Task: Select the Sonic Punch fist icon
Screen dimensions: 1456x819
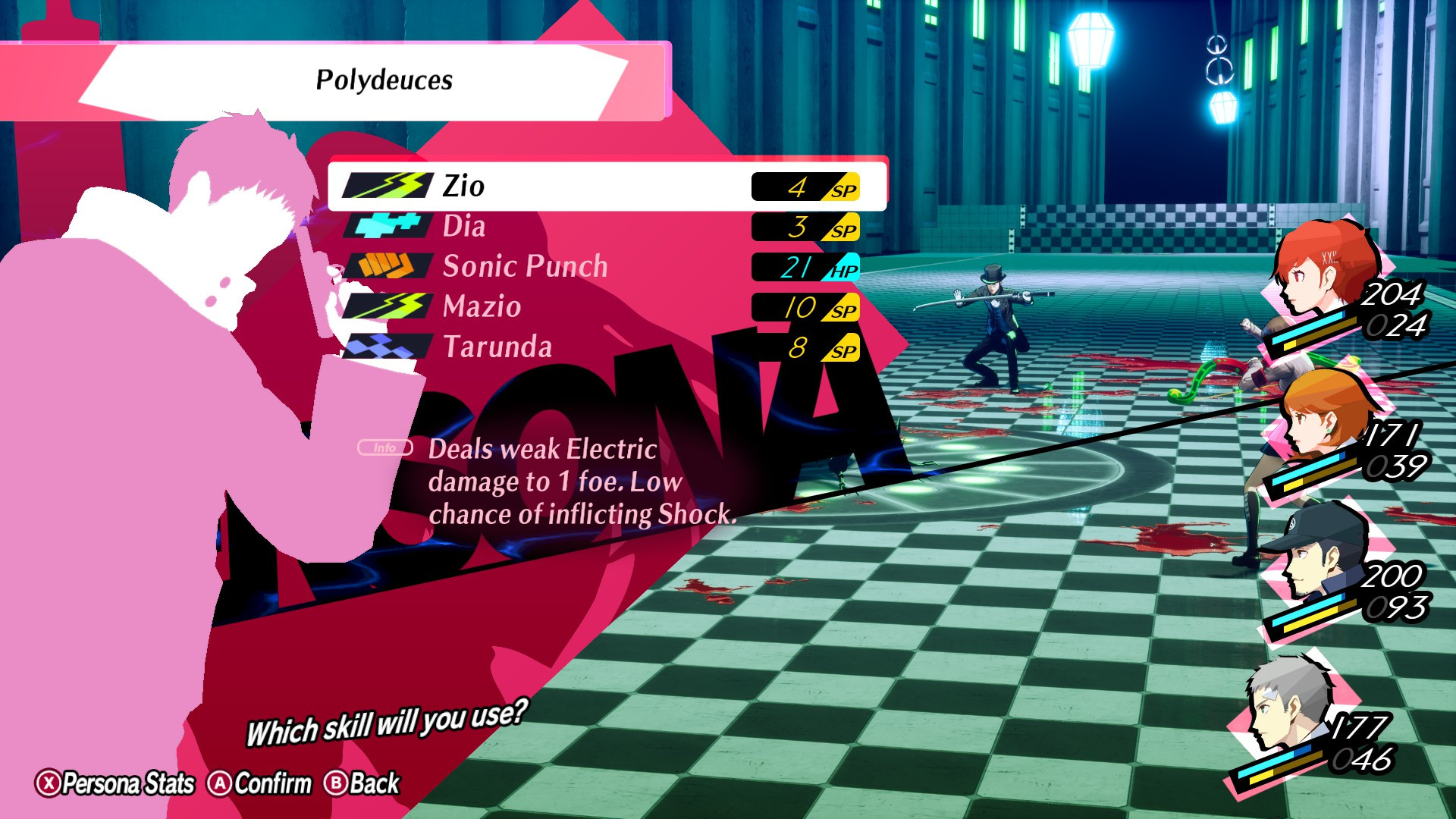Action: tap(390, 266)
